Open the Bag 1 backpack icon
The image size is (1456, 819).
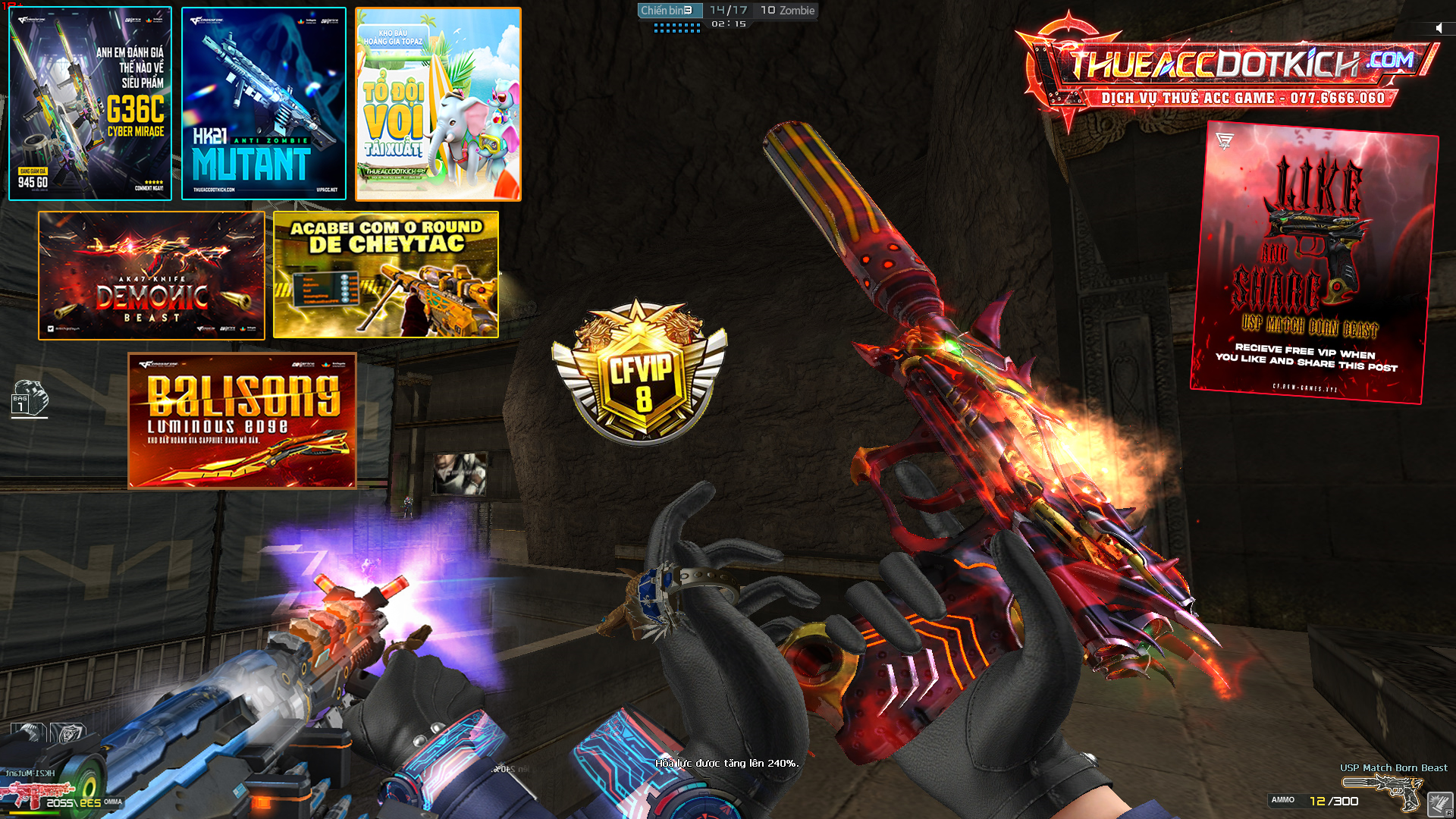[x=30, y=399]
